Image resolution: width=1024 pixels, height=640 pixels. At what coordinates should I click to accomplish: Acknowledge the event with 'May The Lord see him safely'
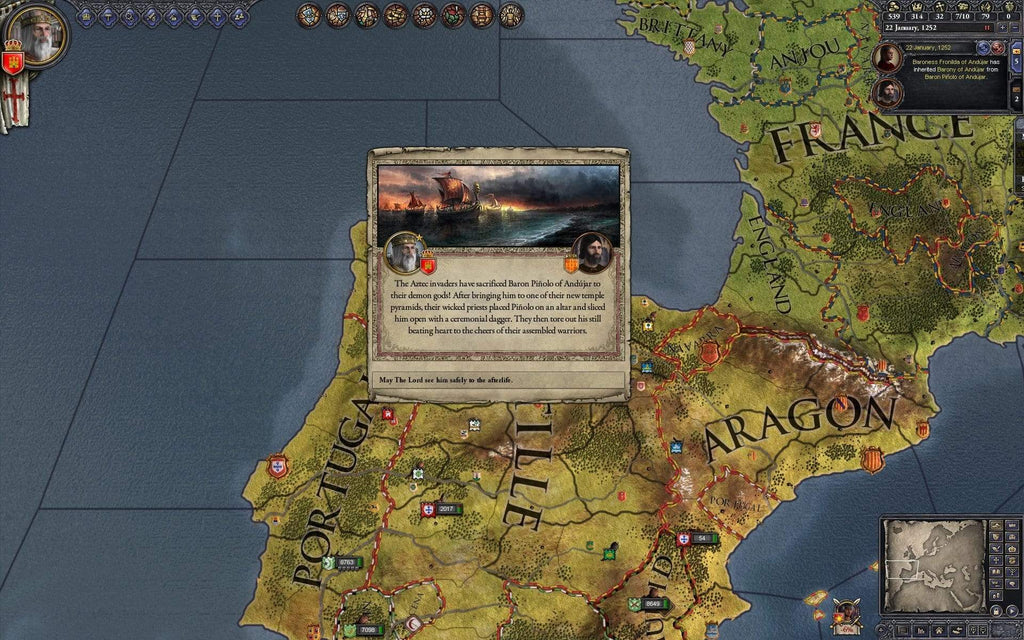click(x=498, y=381)
